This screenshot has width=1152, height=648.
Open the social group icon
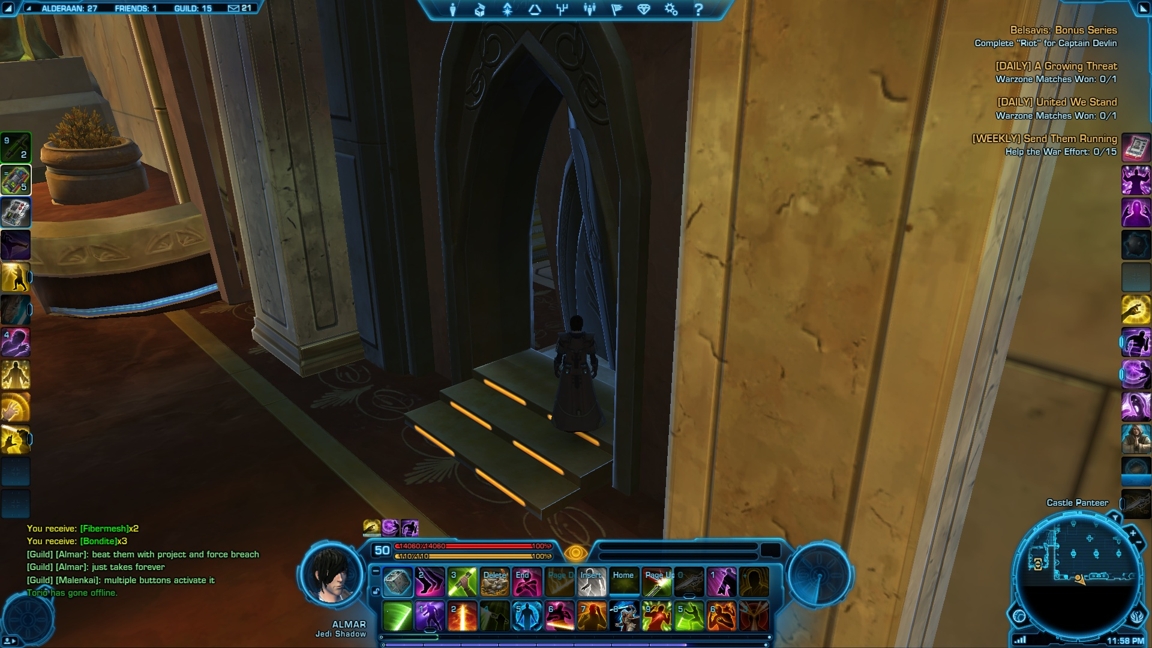pyautogui.click(x=589, y=10)
